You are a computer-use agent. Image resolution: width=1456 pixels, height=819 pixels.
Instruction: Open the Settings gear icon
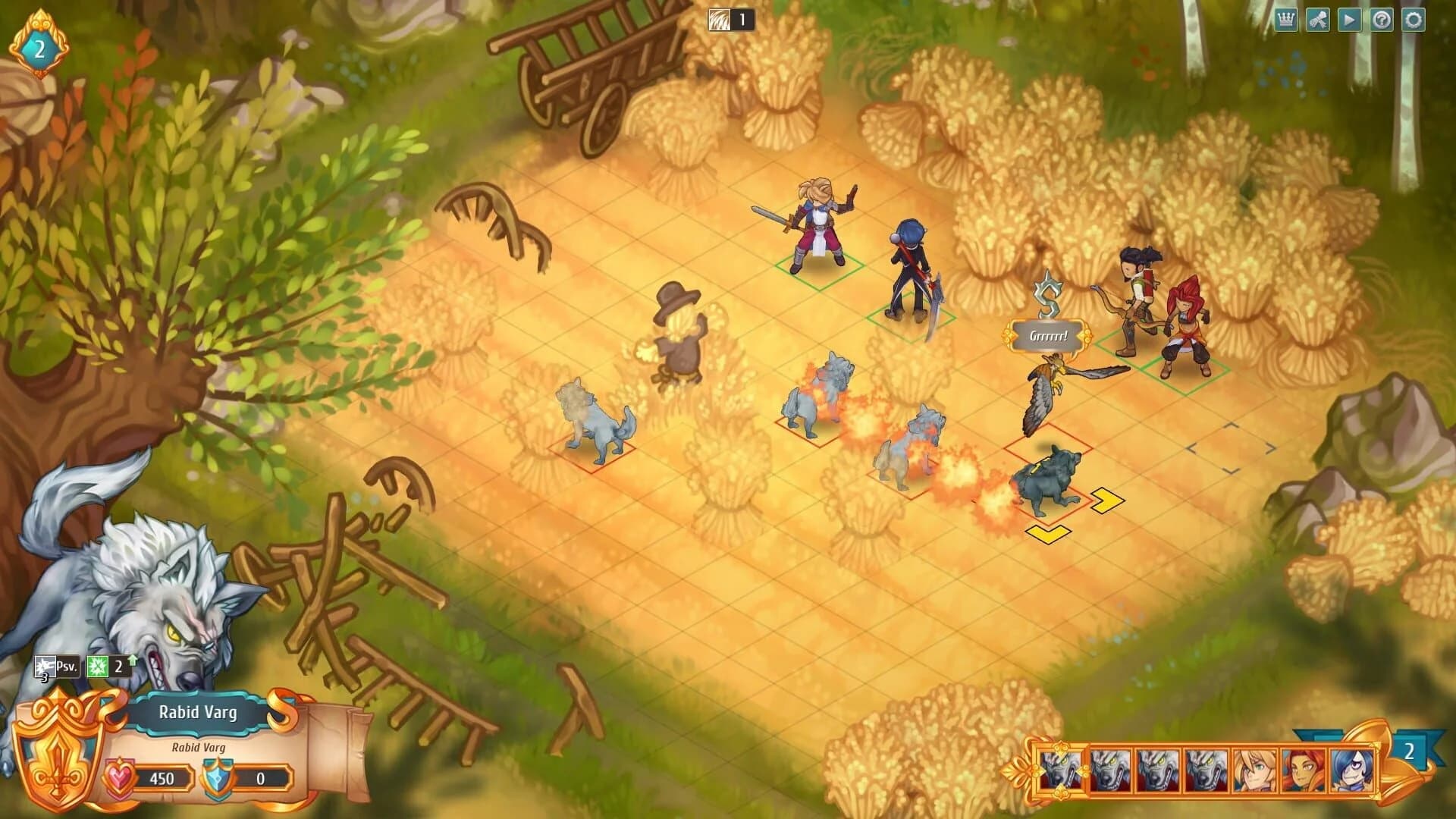(x=1414, y=20)
